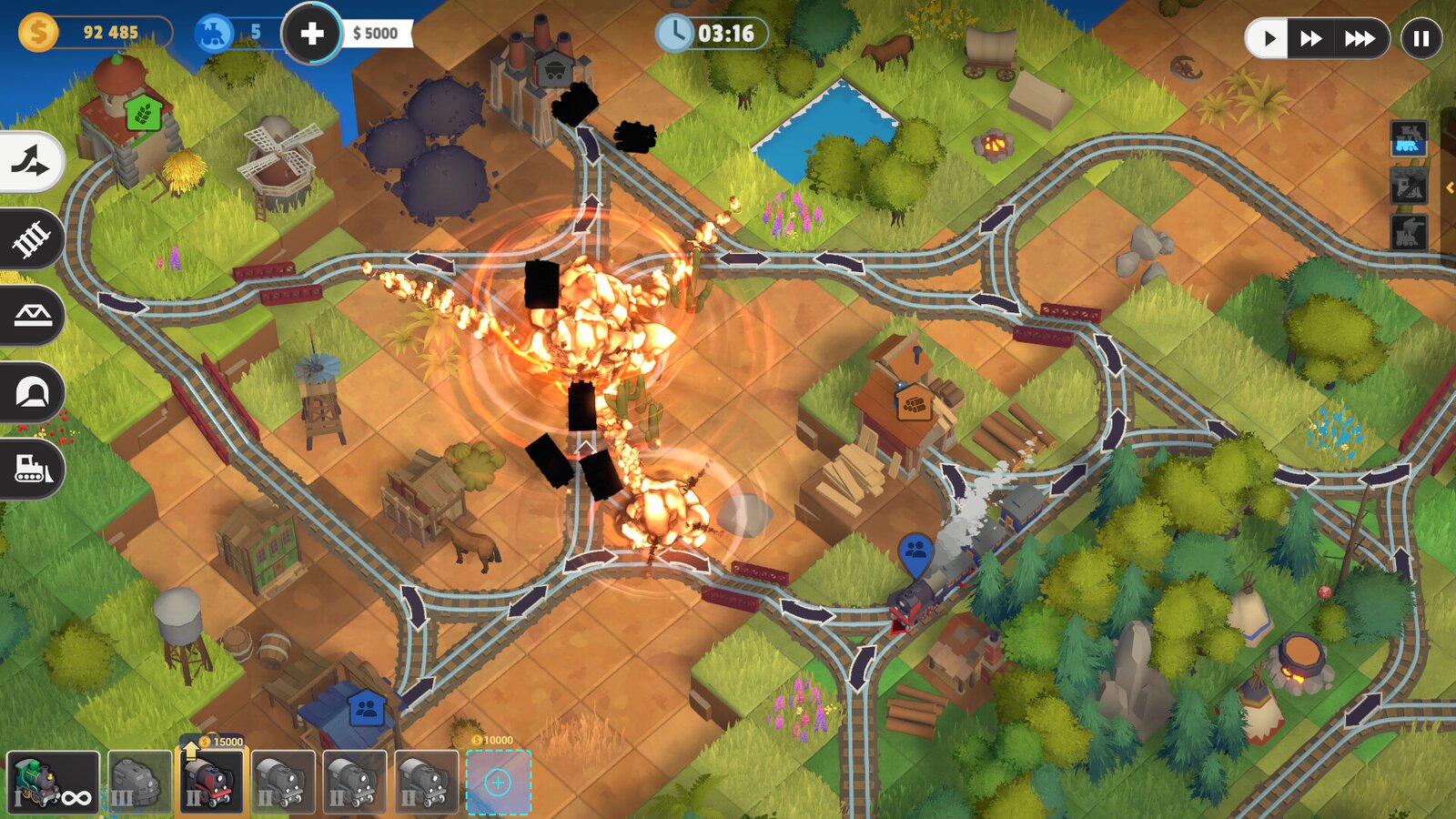This screenshot has height=819, width=1456.
Task: Buy a new locomotive slot for 10000
Action: pos(499,784)
